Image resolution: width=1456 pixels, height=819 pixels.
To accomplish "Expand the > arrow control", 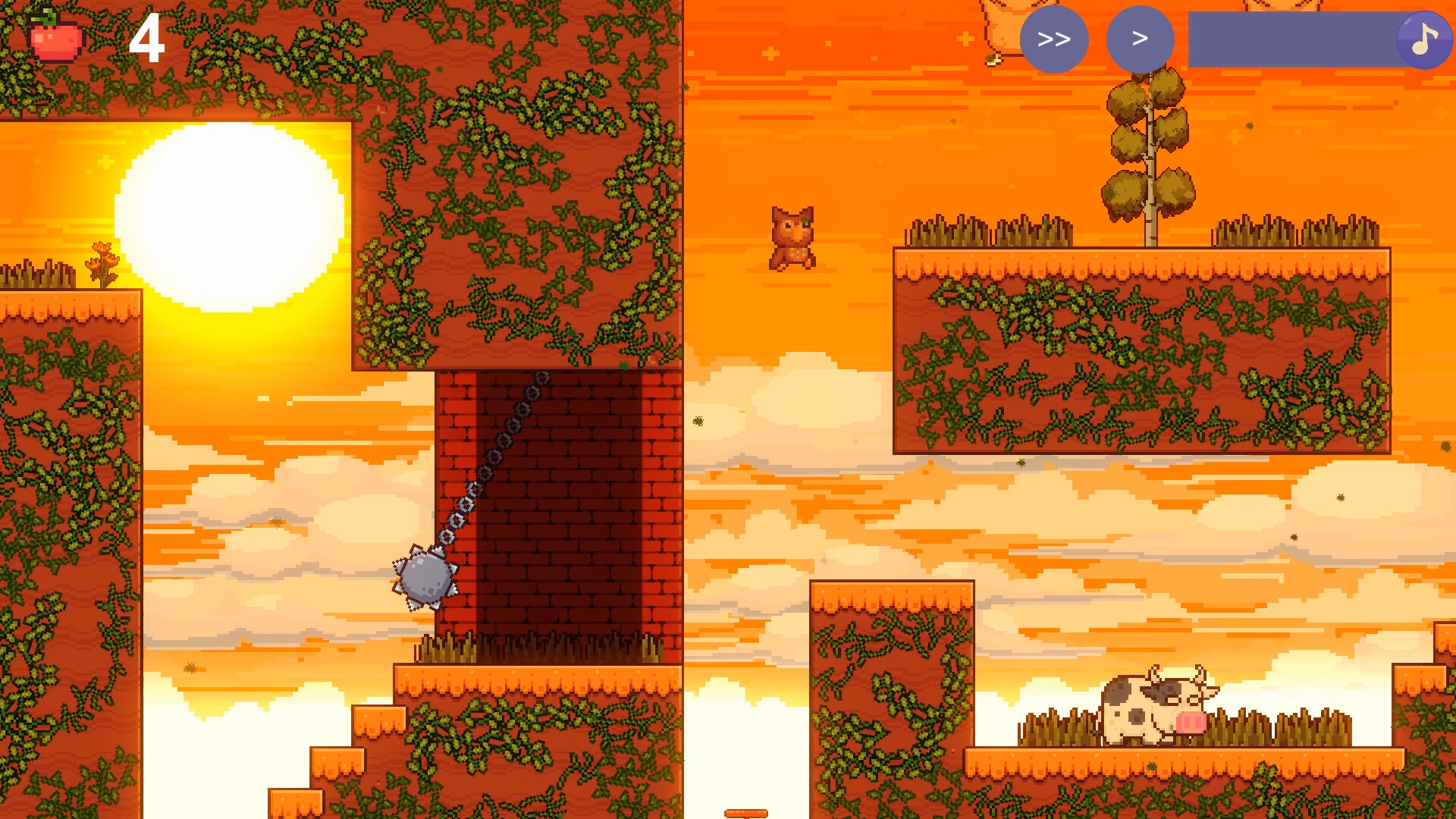I will pos(1141,40).
